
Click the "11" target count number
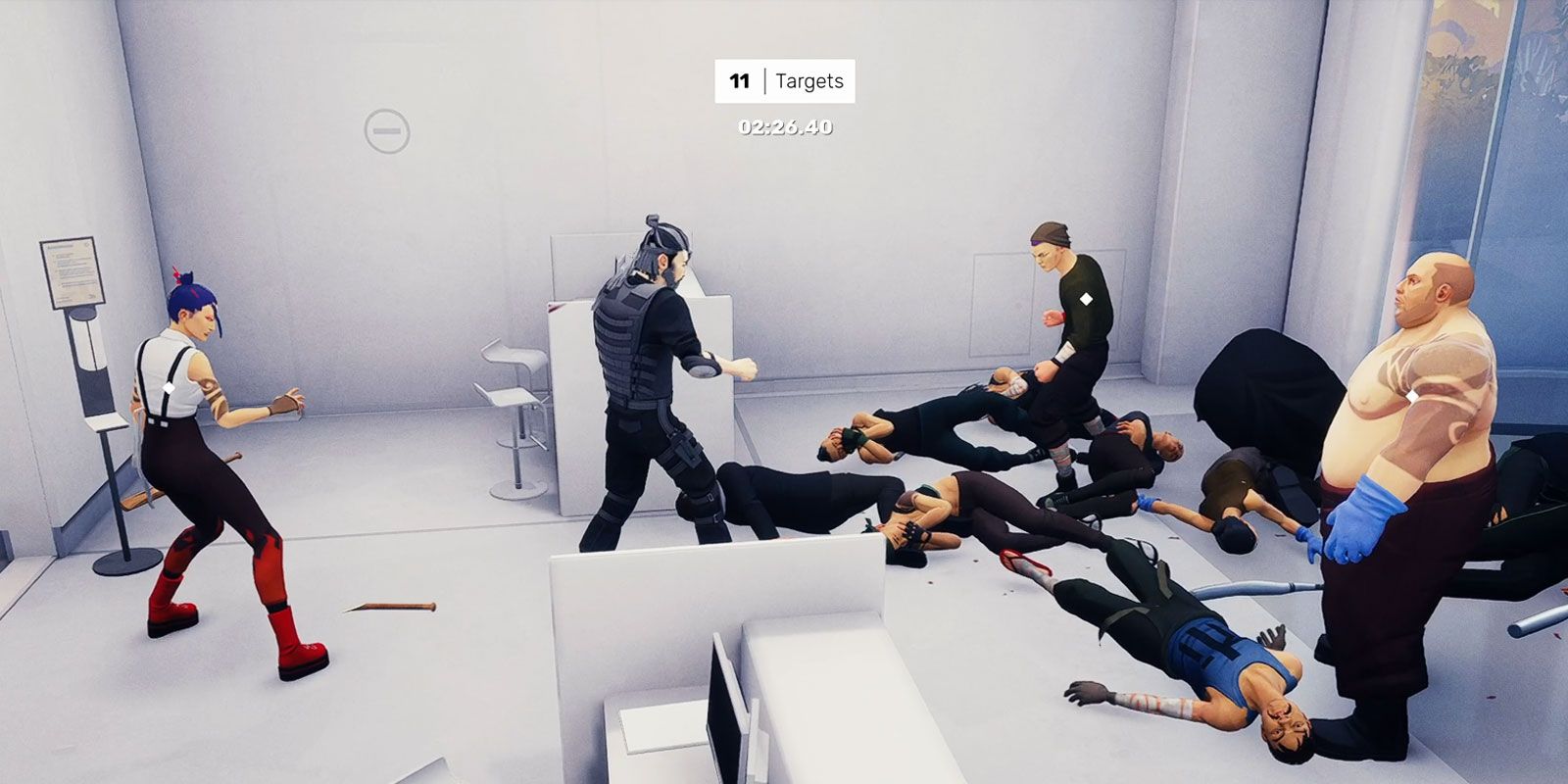click(x=740, y=81)
